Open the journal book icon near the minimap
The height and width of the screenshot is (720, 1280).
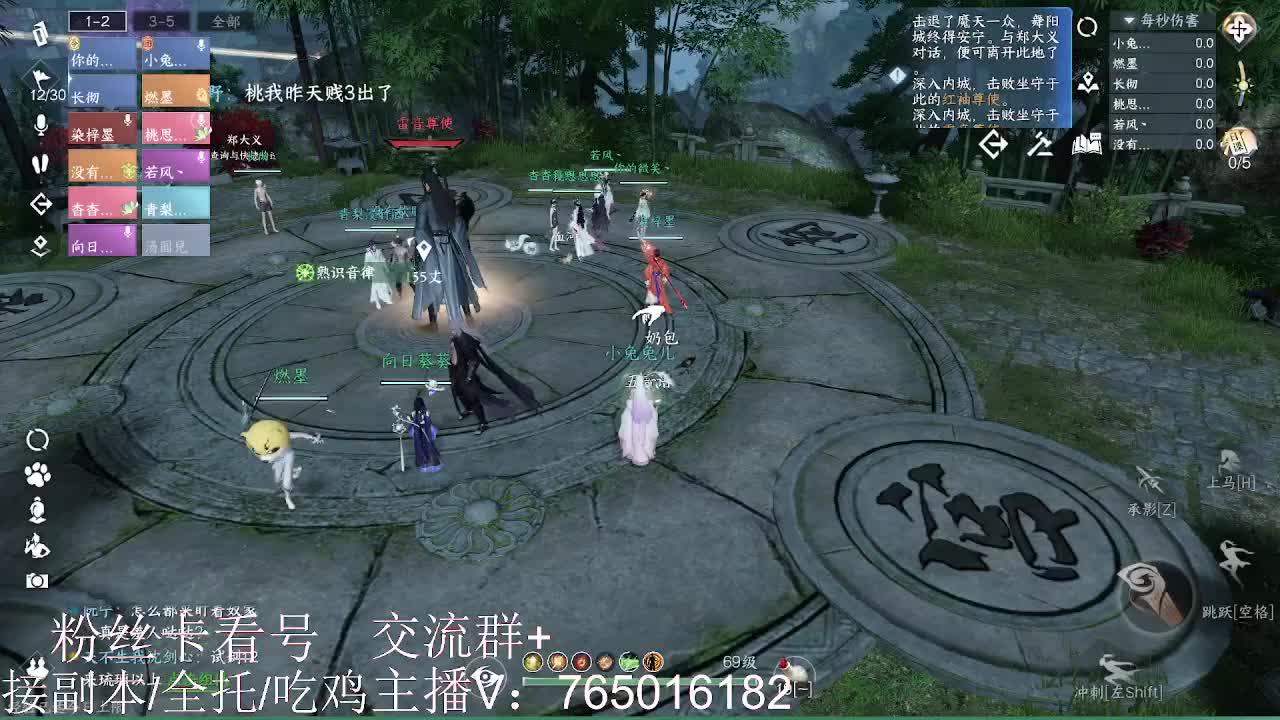tap(1088, 144)
